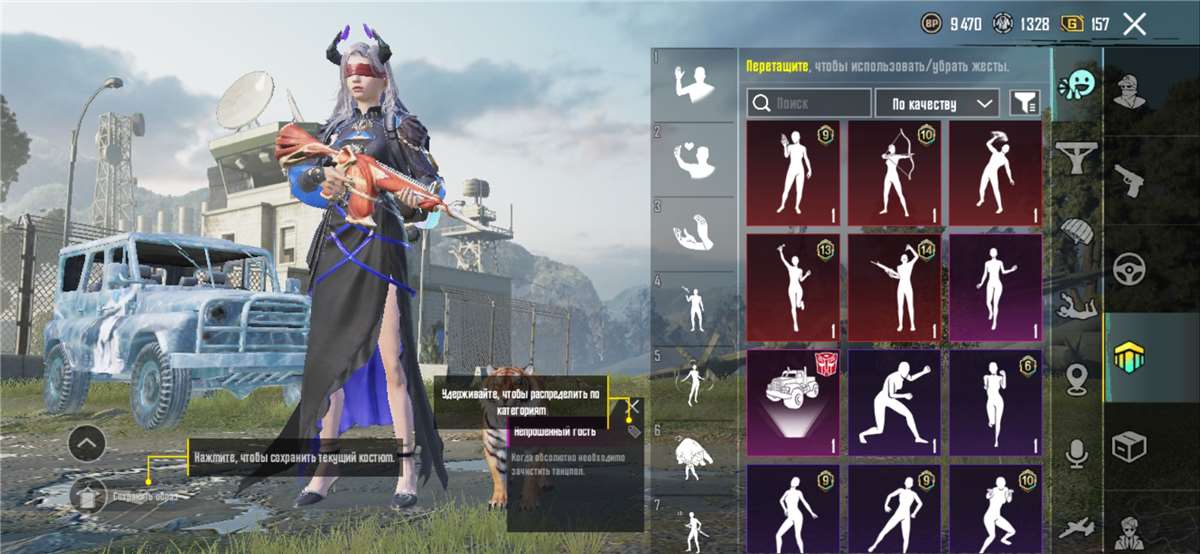This screenshot has height=554, width=1200.
Task: Select the heart gesture emote in slot 2
Action: pyautogui.click(x=694, y=160)
